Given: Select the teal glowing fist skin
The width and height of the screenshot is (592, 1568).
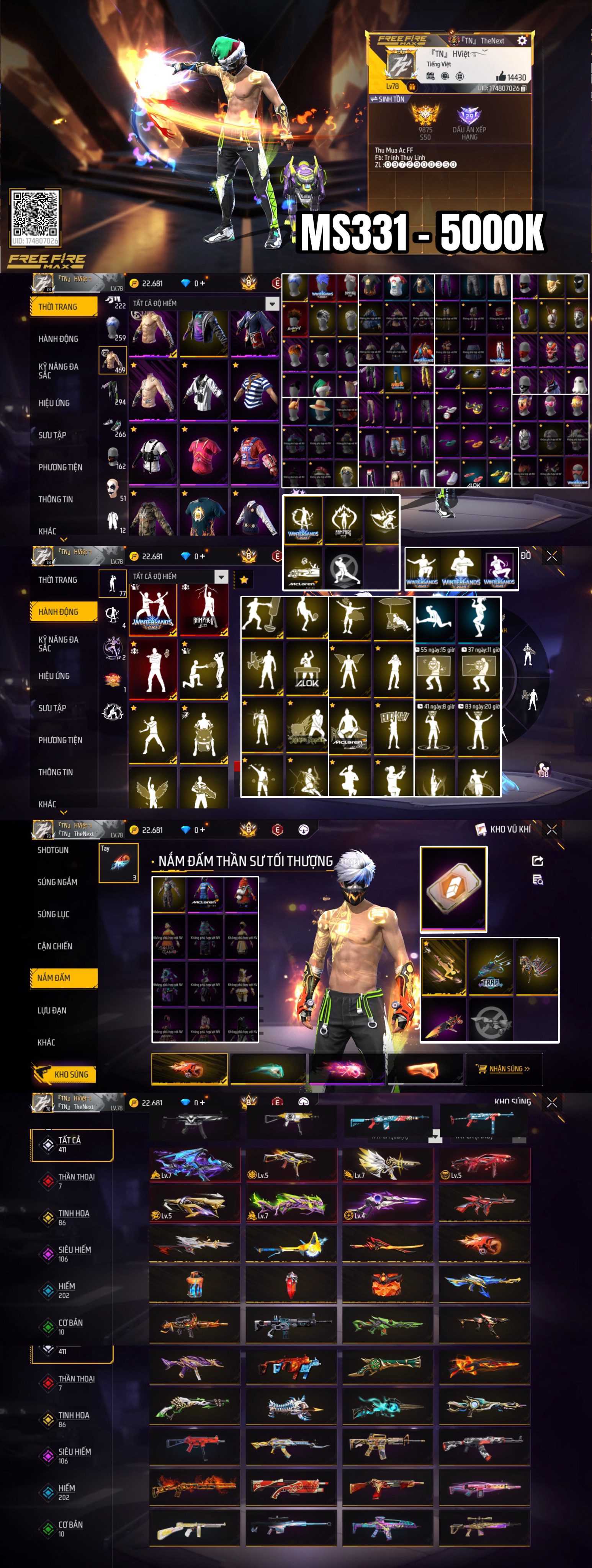Looking at the screenshot, I should tap(268, 1070).
